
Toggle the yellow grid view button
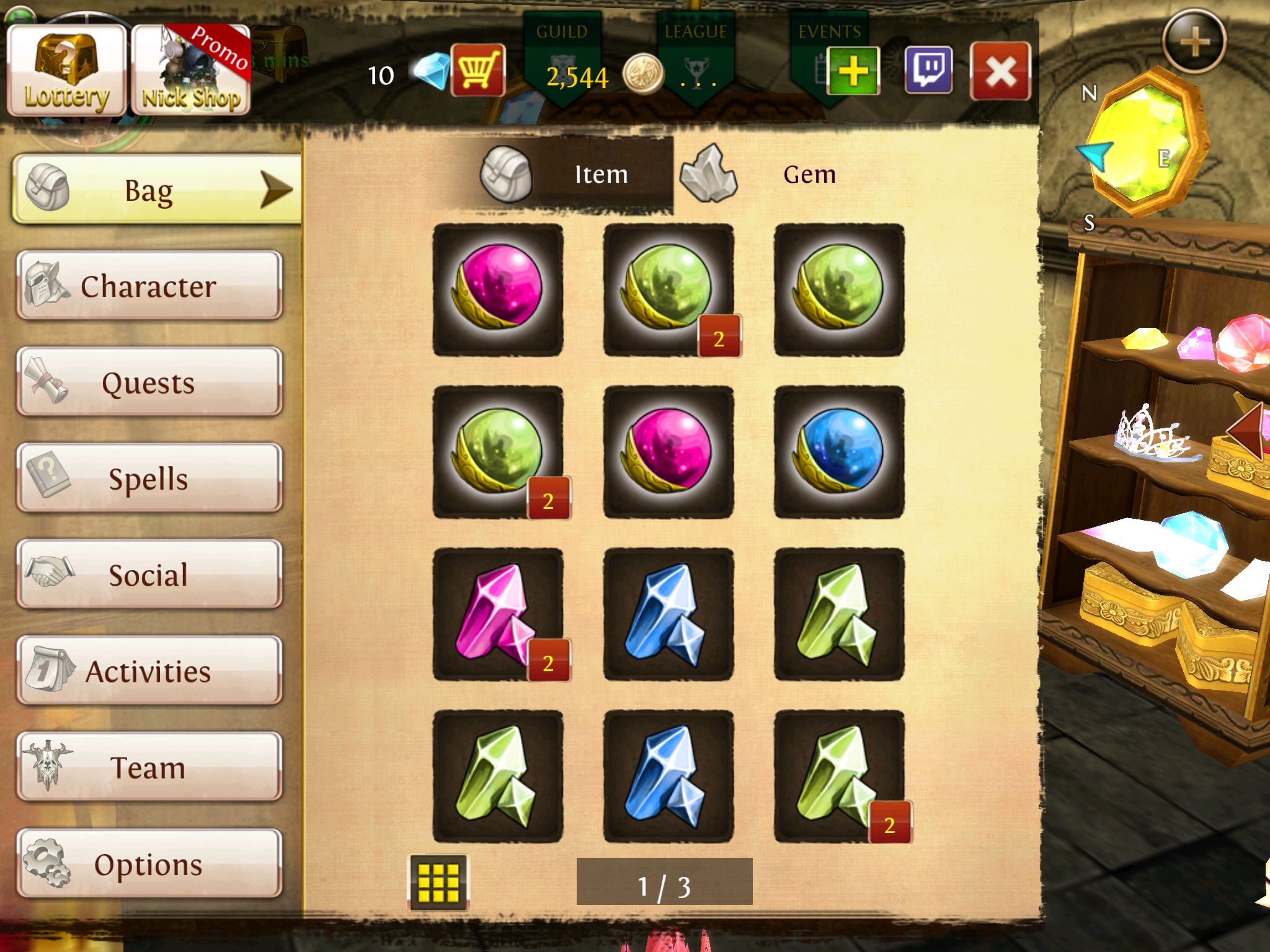[x=438, y=882]
